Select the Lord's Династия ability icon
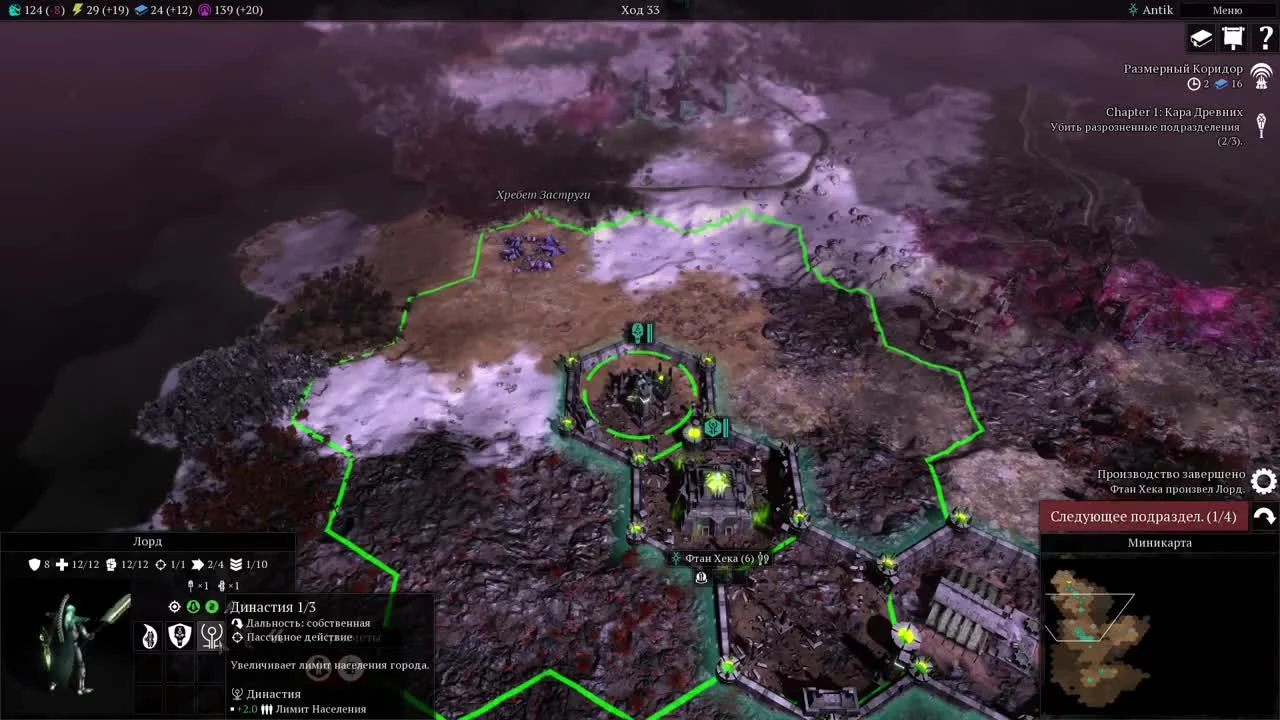1280x720 pixels. click(211, 635)
